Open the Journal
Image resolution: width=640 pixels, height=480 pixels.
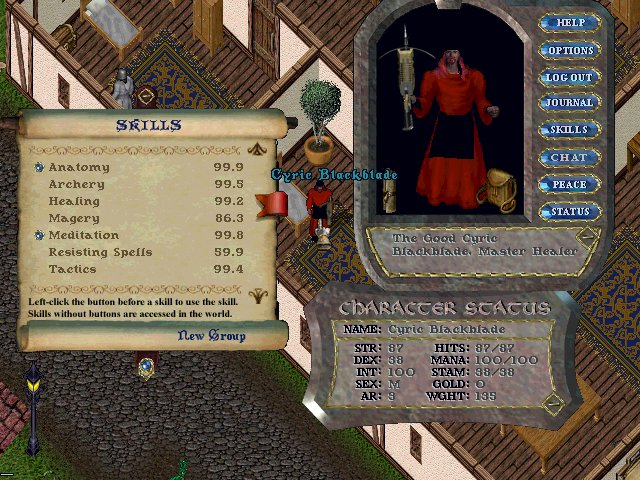coord(570,103)
